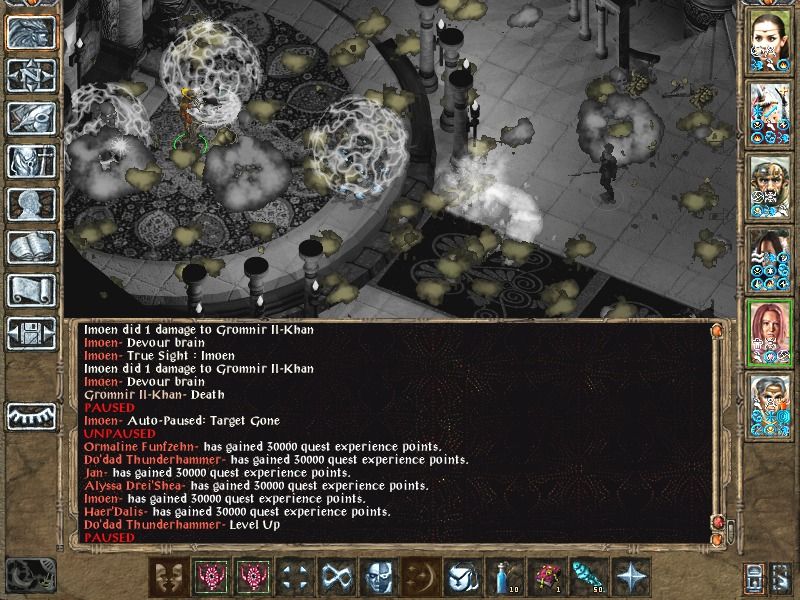
Task: Open the area map screen
Action: pyautogui.click(x=31, y=75)
